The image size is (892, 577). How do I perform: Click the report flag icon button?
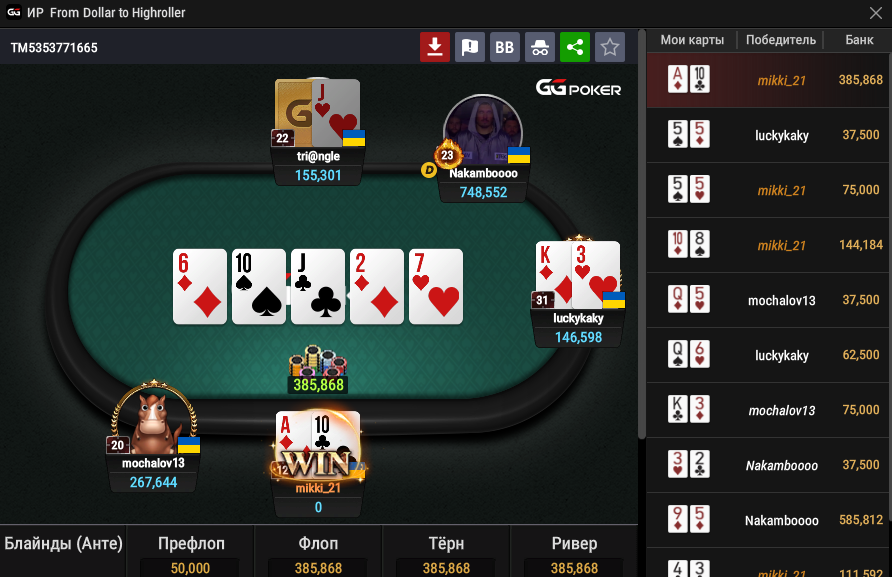(x=469, y=46)
